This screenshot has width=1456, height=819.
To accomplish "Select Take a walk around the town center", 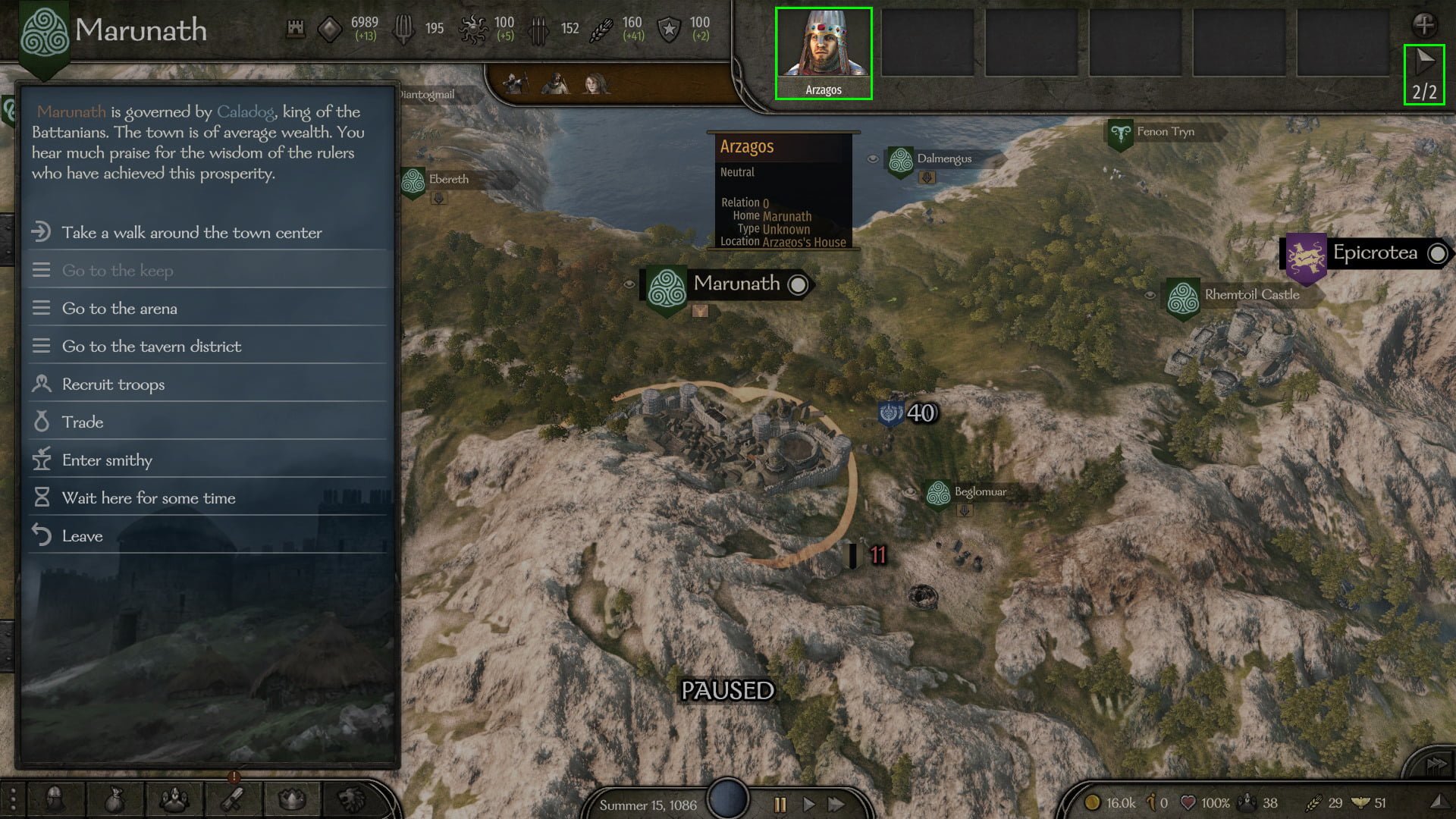I will click(192, 233).
